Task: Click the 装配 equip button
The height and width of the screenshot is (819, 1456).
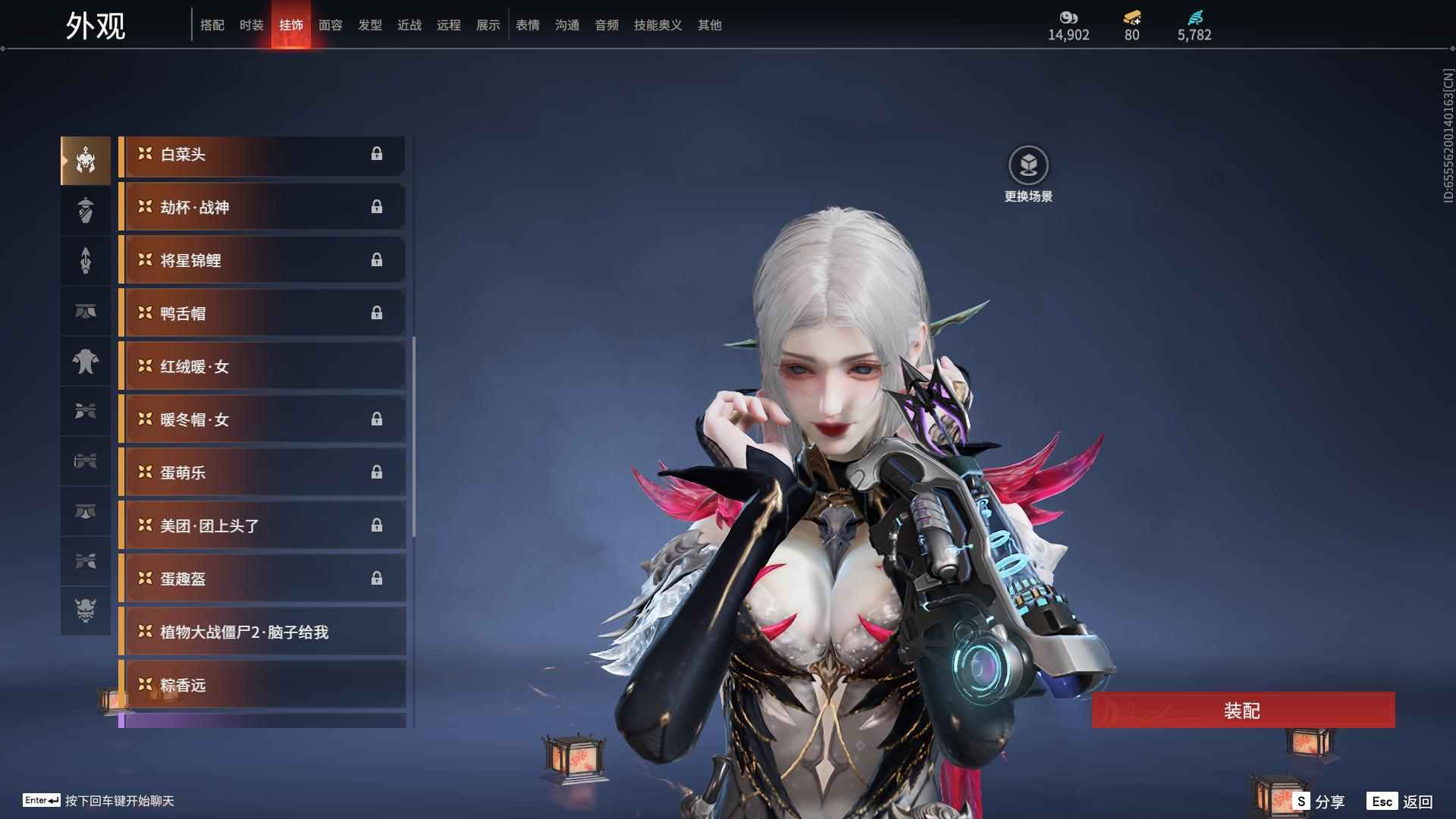Action: (1243, 711)
